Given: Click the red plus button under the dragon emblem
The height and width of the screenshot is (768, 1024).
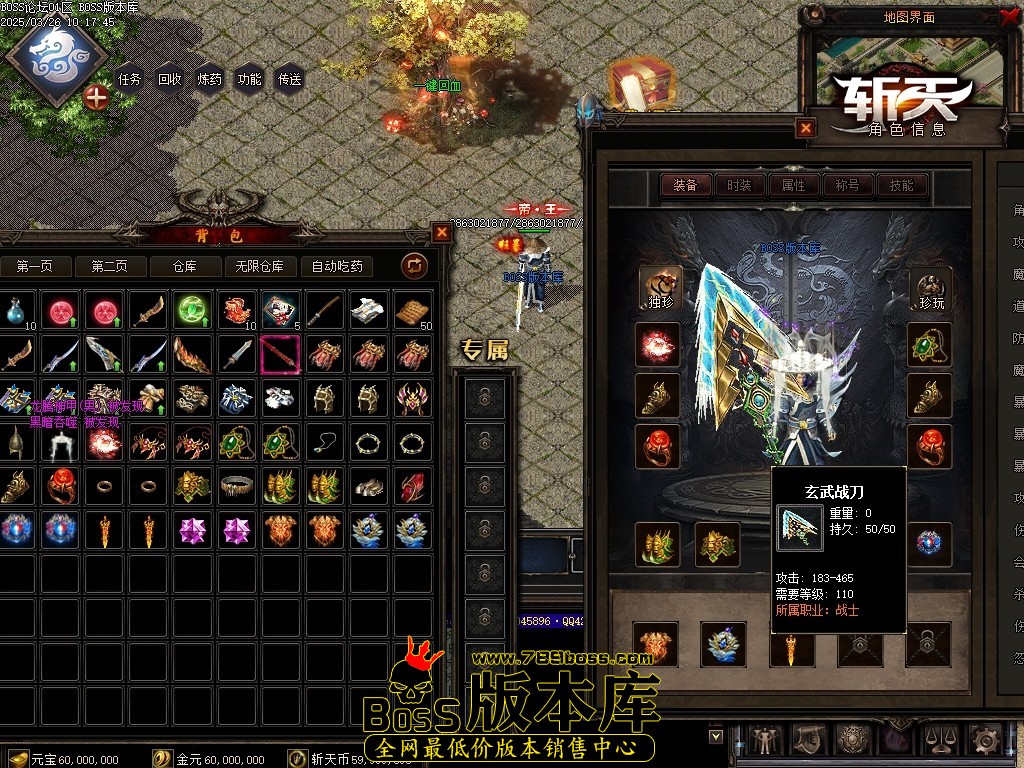Looking at the screenshot, I should (x=97, y=97).
